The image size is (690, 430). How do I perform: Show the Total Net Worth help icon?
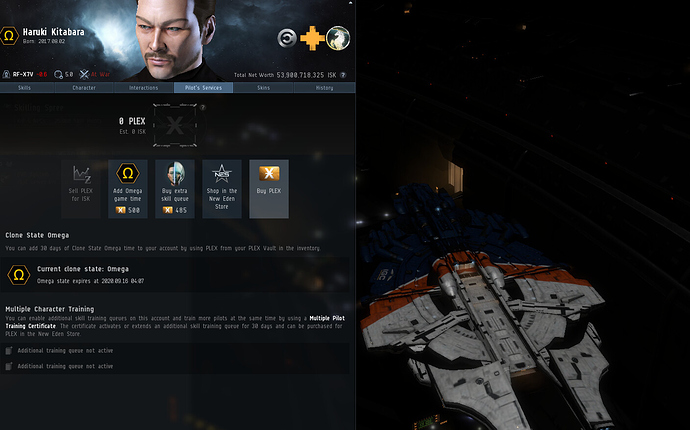click(343, 75)
